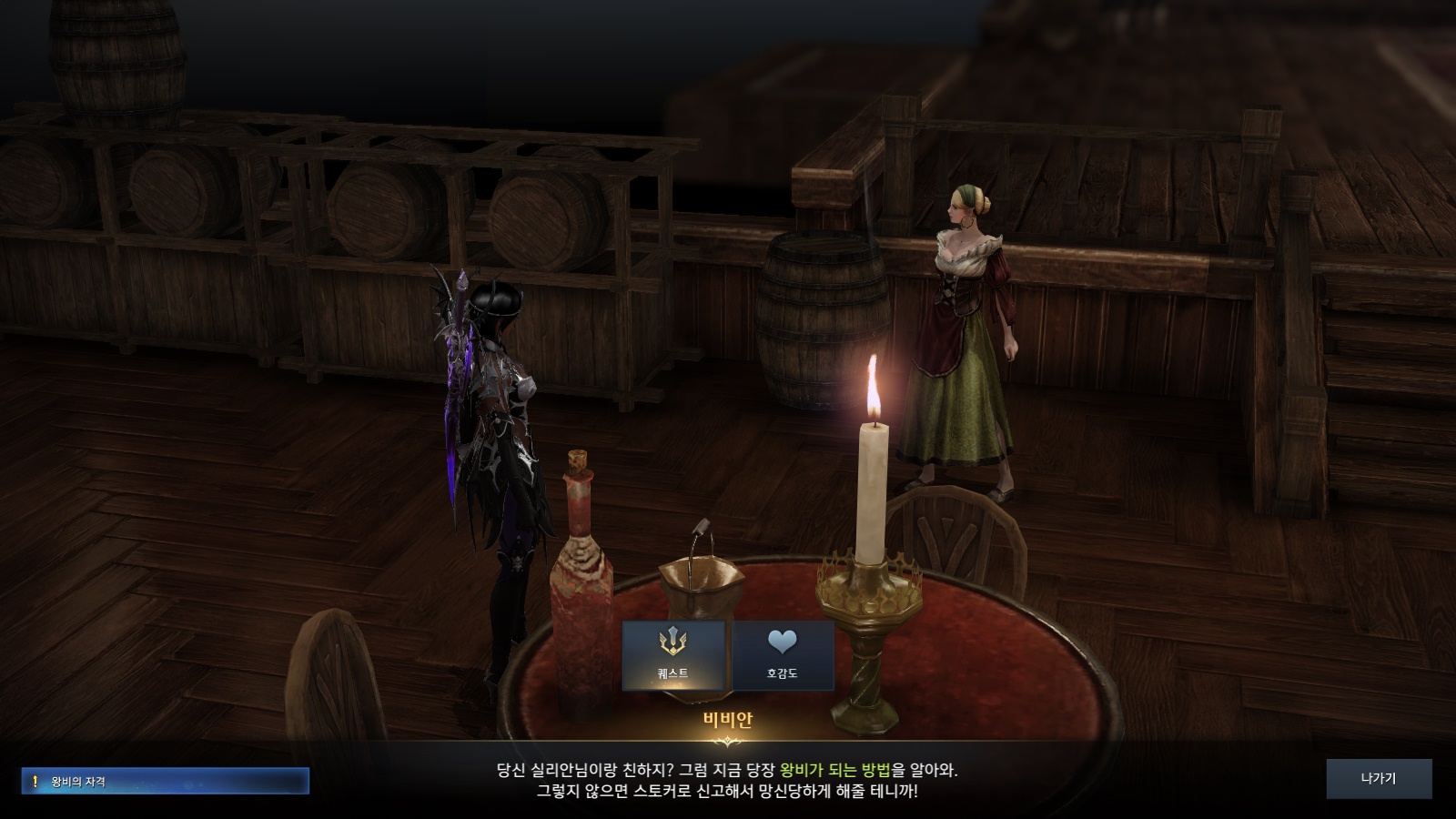Select the 호감도 heart button
Viewport: 1456px width, 819px height.
(783, 655)
